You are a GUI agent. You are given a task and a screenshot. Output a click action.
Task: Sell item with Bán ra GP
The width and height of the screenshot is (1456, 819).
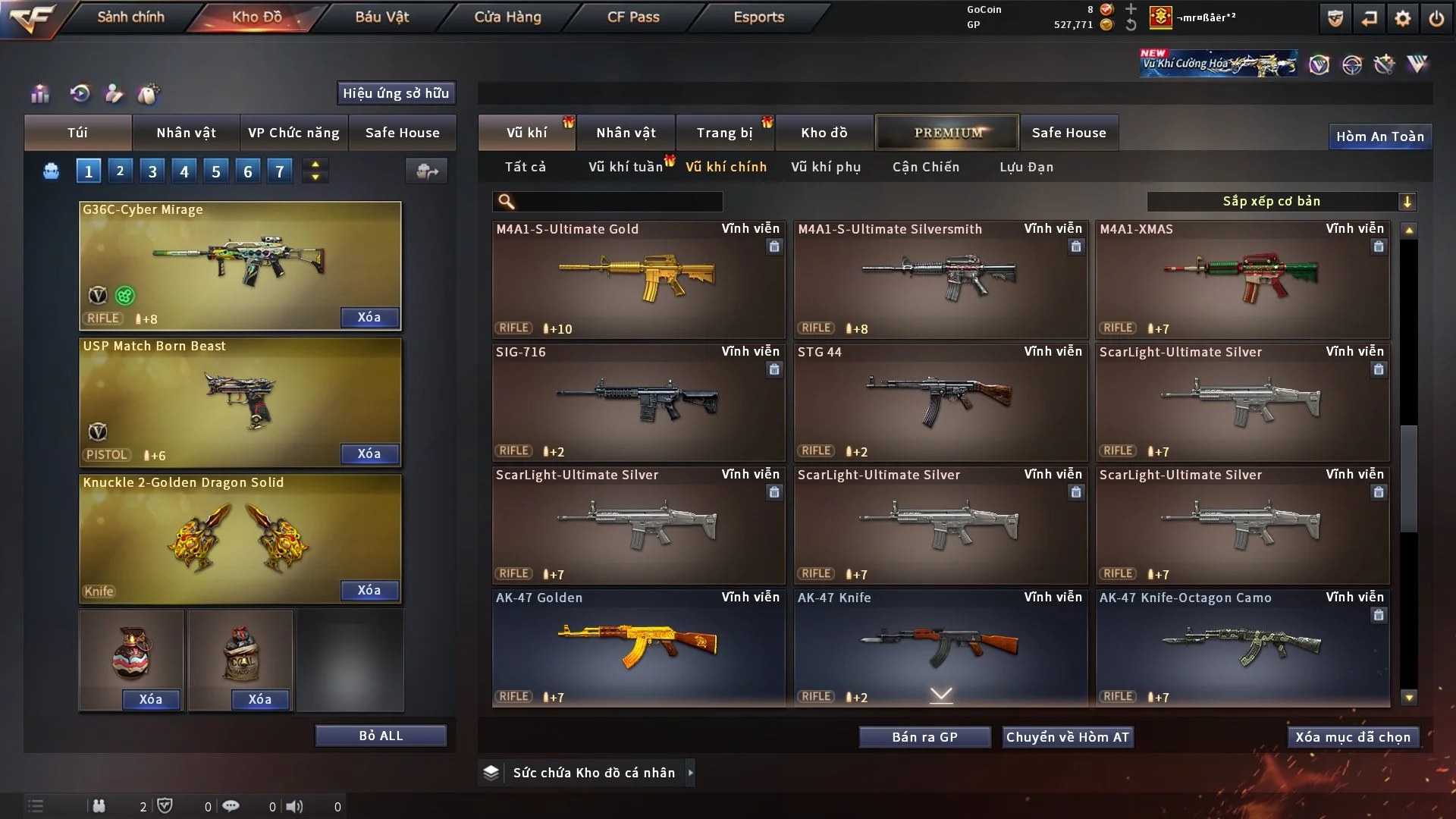[x=924, y=737]
